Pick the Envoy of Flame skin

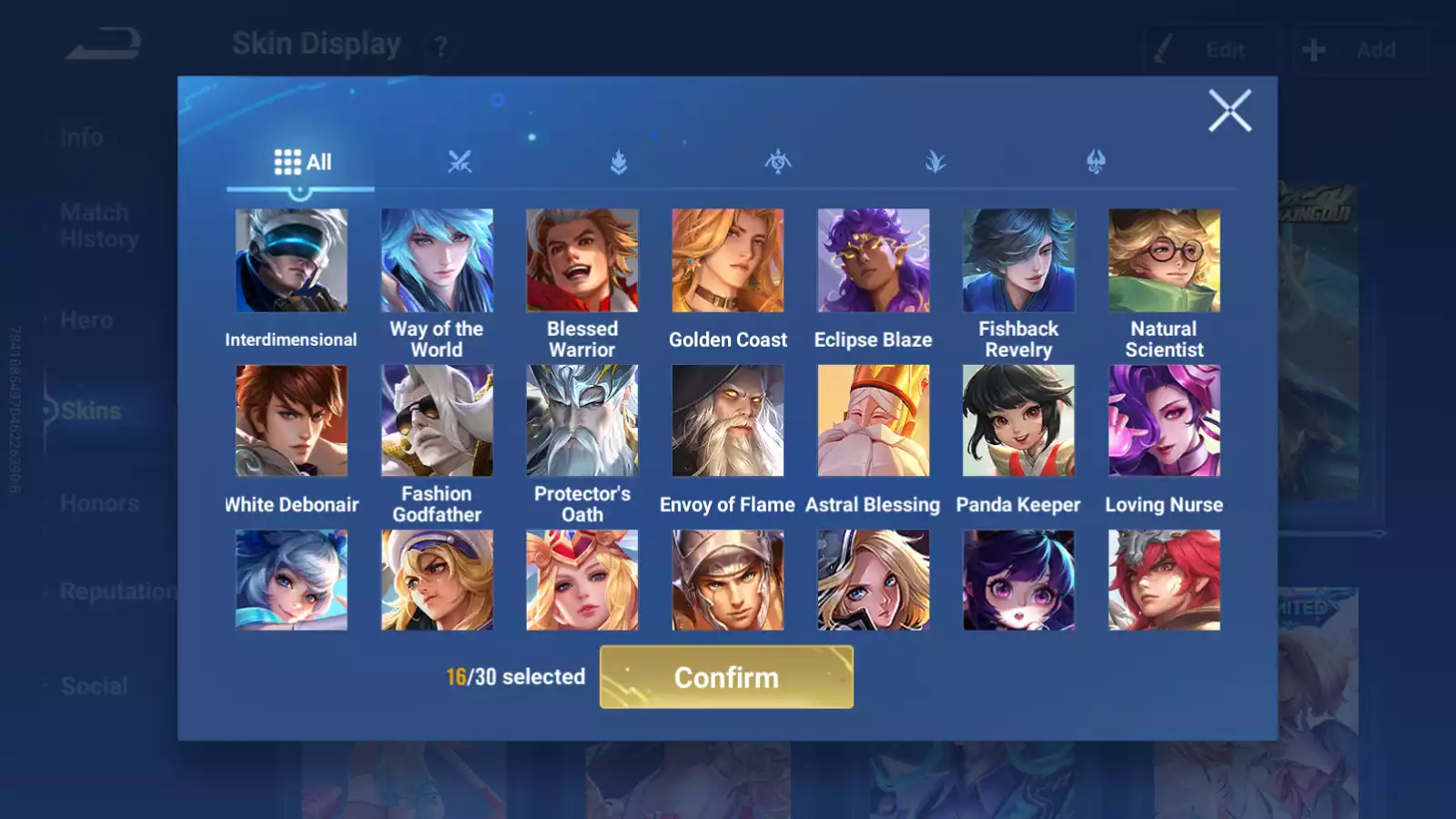click(728, 420)
